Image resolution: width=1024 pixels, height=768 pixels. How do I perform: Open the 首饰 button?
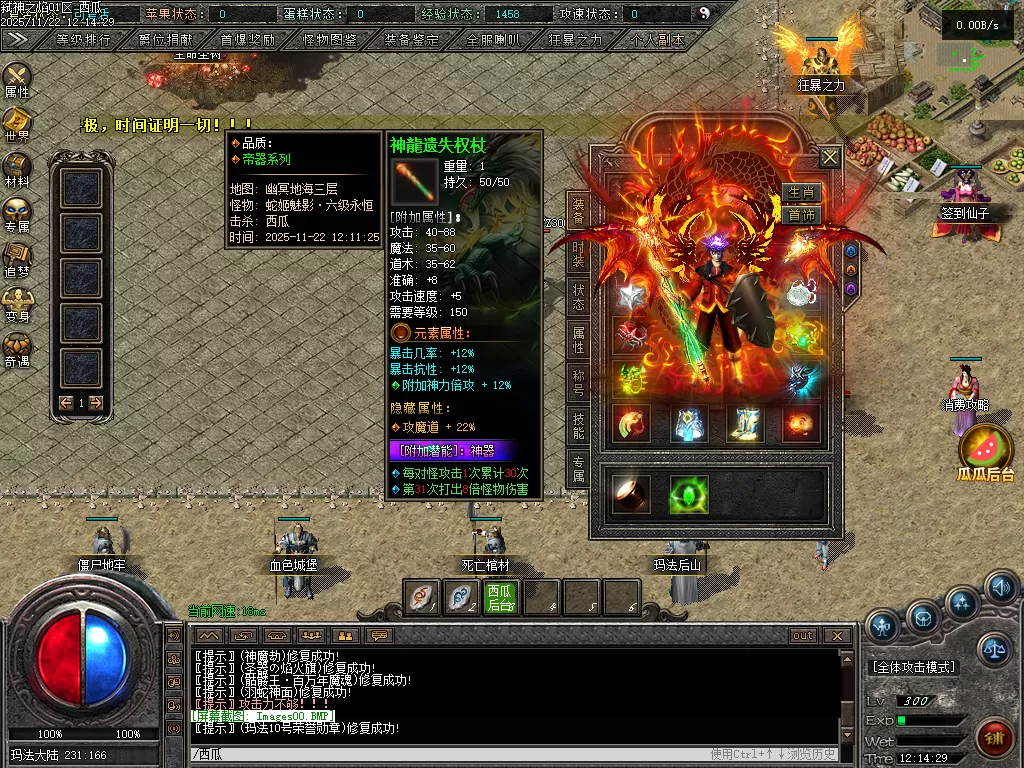(802, 215)
